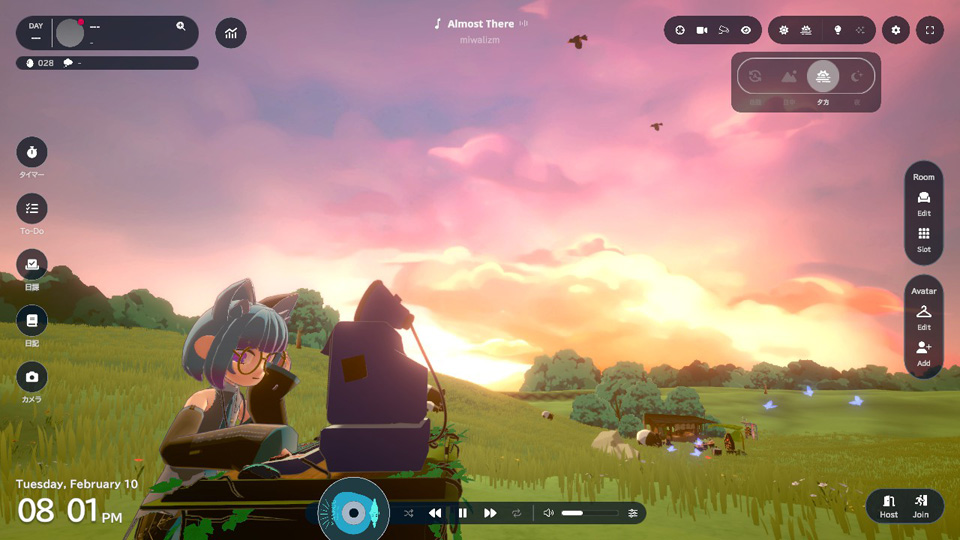Toggle shuffle for the music player
This screenshot has width=960, height=540.
[408, 513]
